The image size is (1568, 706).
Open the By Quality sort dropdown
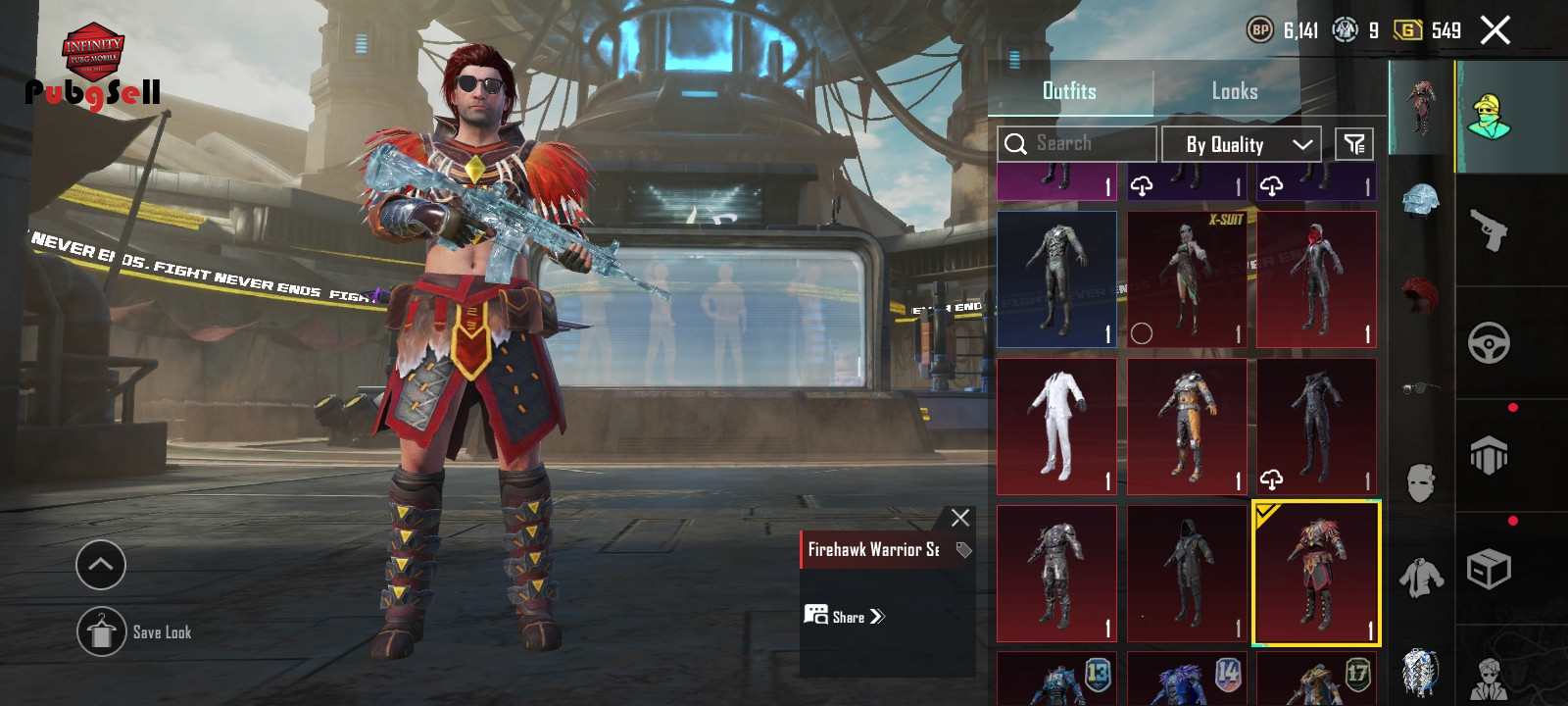[1241, 144]
